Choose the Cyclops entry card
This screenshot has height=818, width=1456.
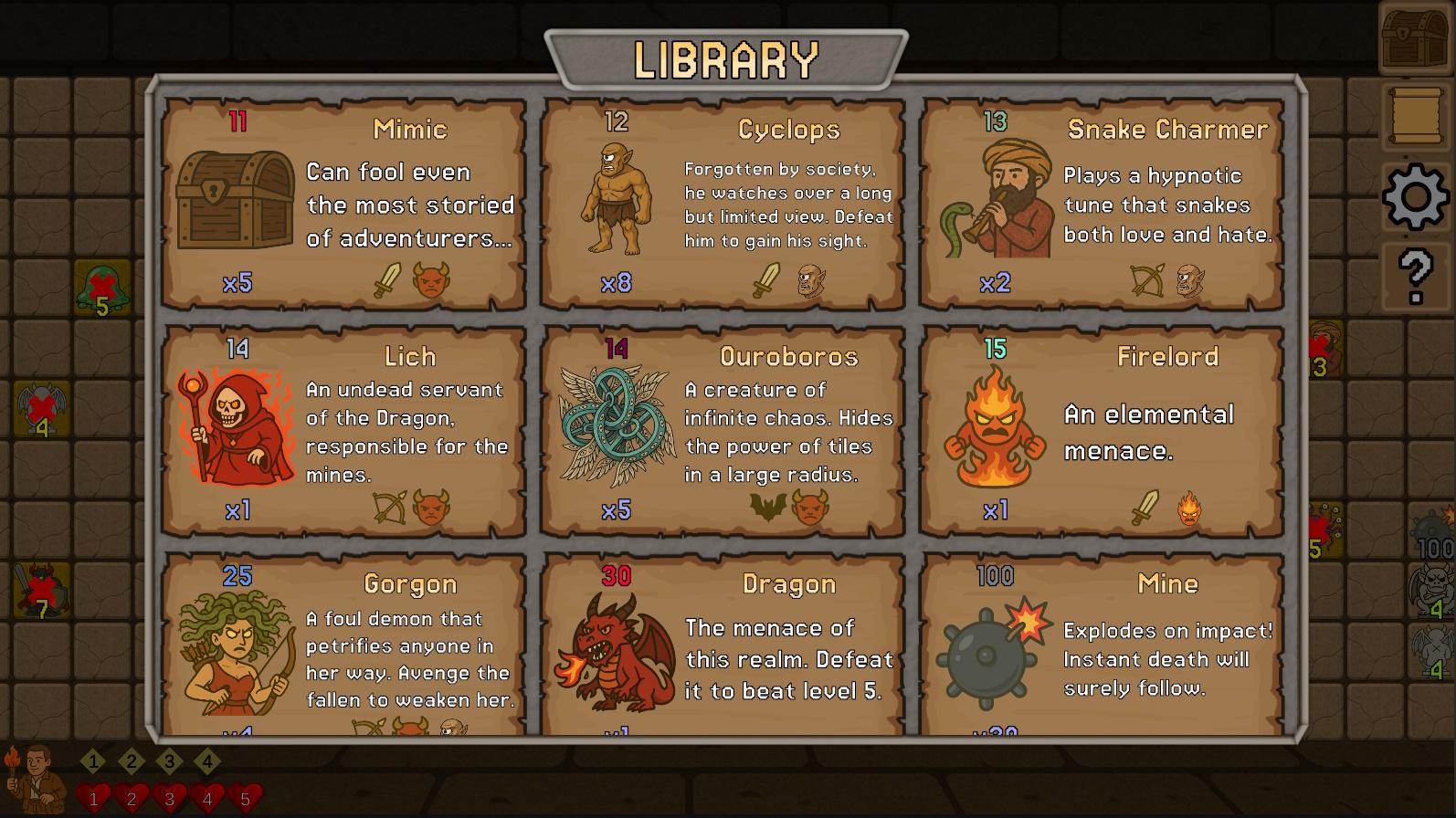coord(723,204)
